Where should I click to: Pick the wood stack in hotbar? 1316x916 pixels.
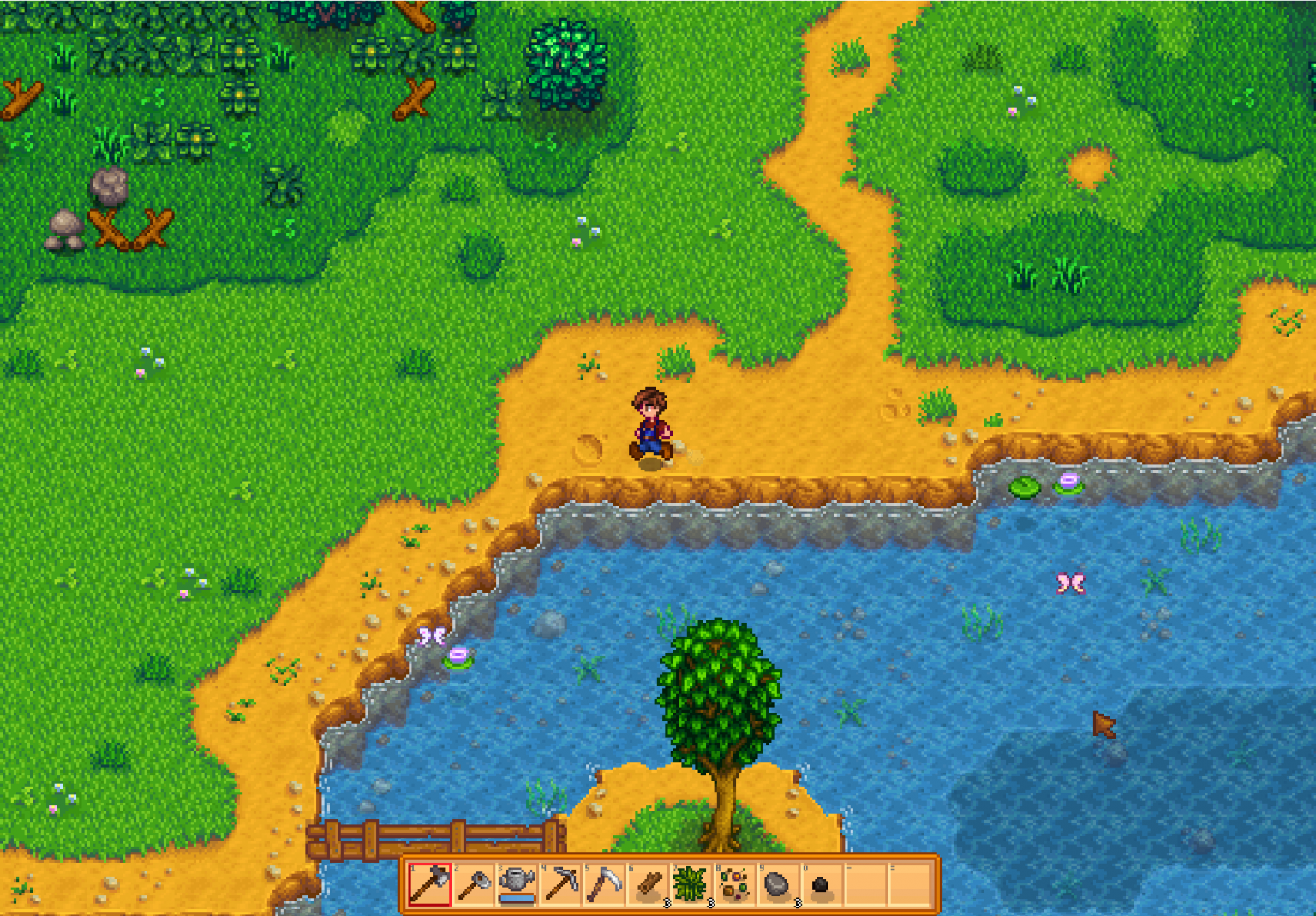coord(649,884)
